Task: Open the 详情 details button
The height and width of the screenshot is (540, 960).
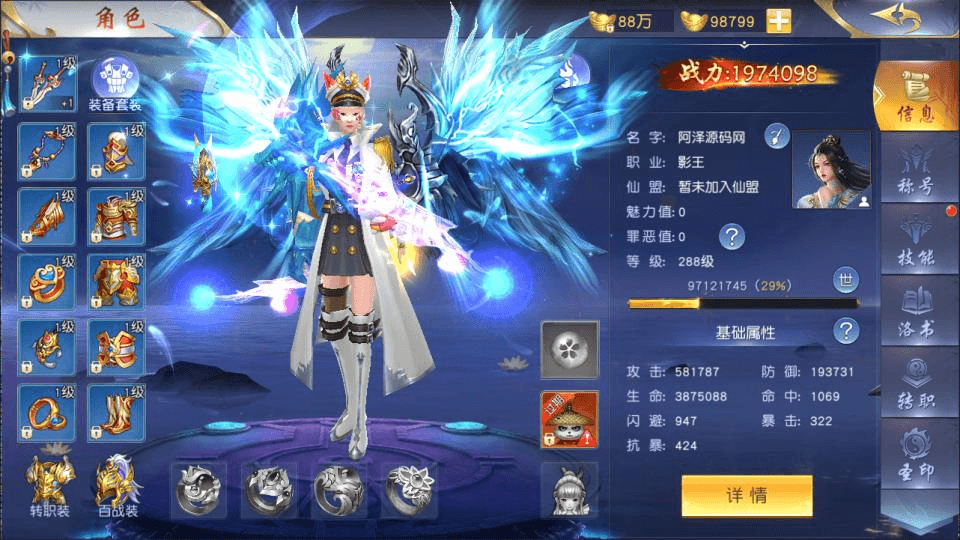Action: point(746,495)
